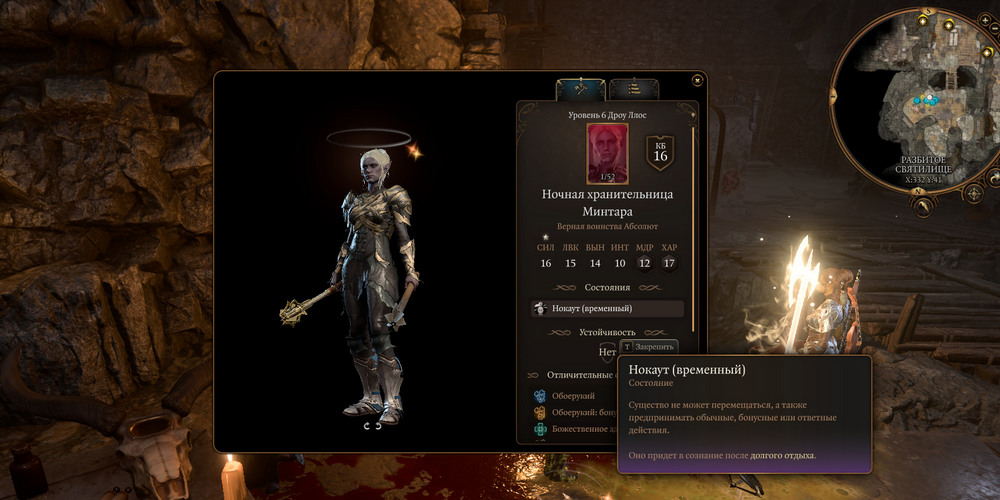Screen dimensions: 1000x500
Task: Close the character examine window
Action: point(697,78)
